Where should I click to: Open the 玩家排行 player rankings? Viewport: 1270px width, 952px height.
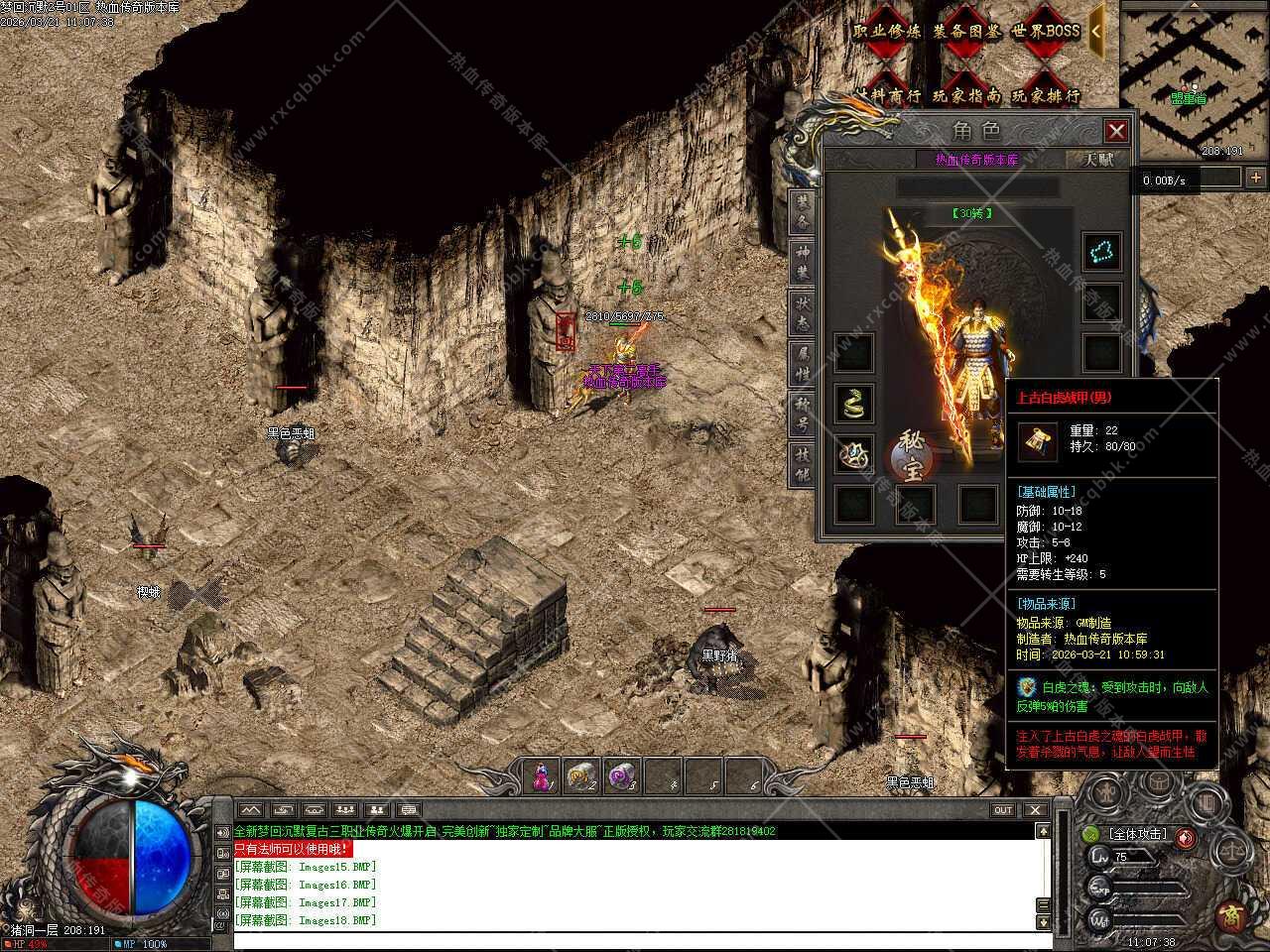(x=1046, y=96)
